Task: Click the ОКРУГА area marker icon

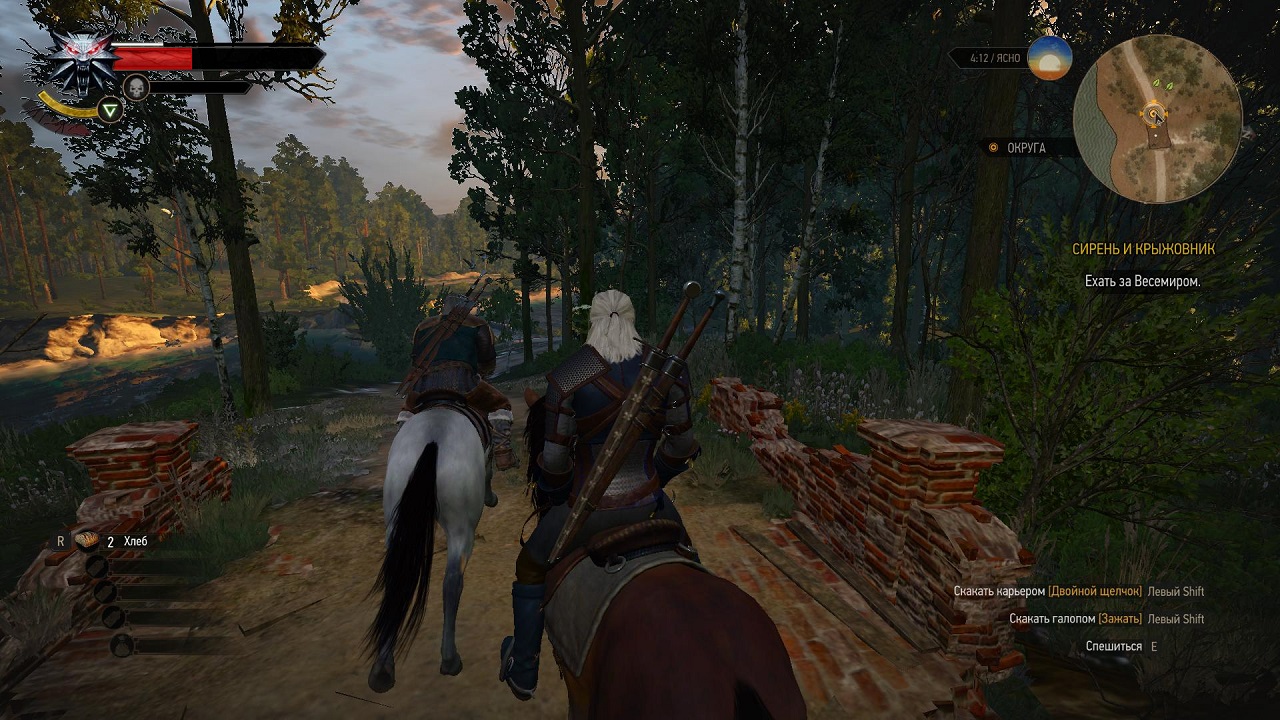Action: coord(993,147)
